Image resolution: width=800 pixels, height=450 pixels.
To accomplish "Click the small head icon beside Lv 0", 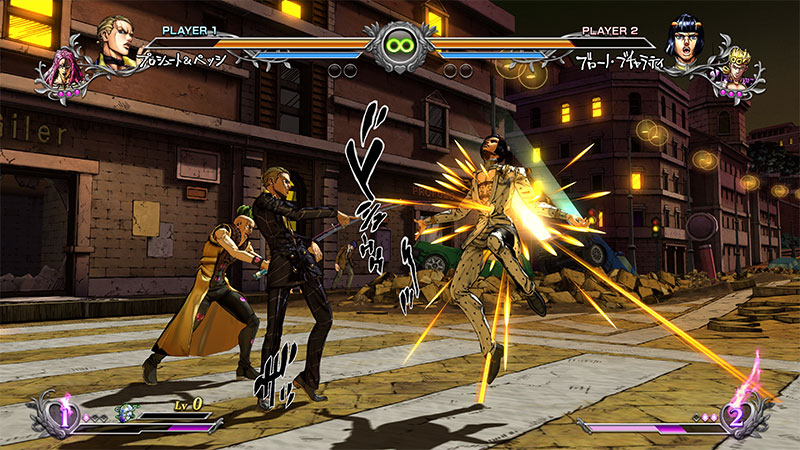I will click(126, 411).
